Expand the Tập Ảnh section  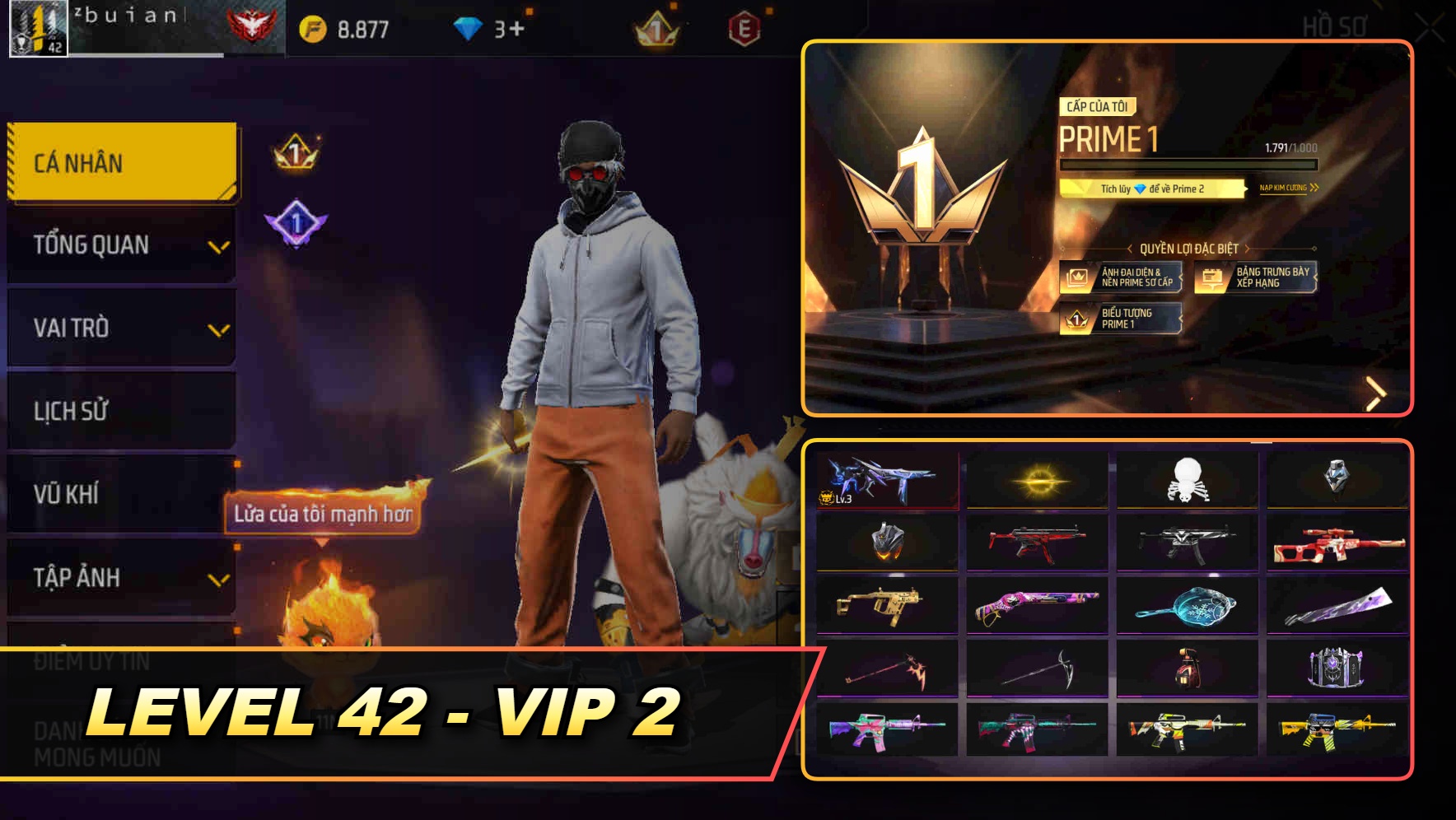[120, 577]
